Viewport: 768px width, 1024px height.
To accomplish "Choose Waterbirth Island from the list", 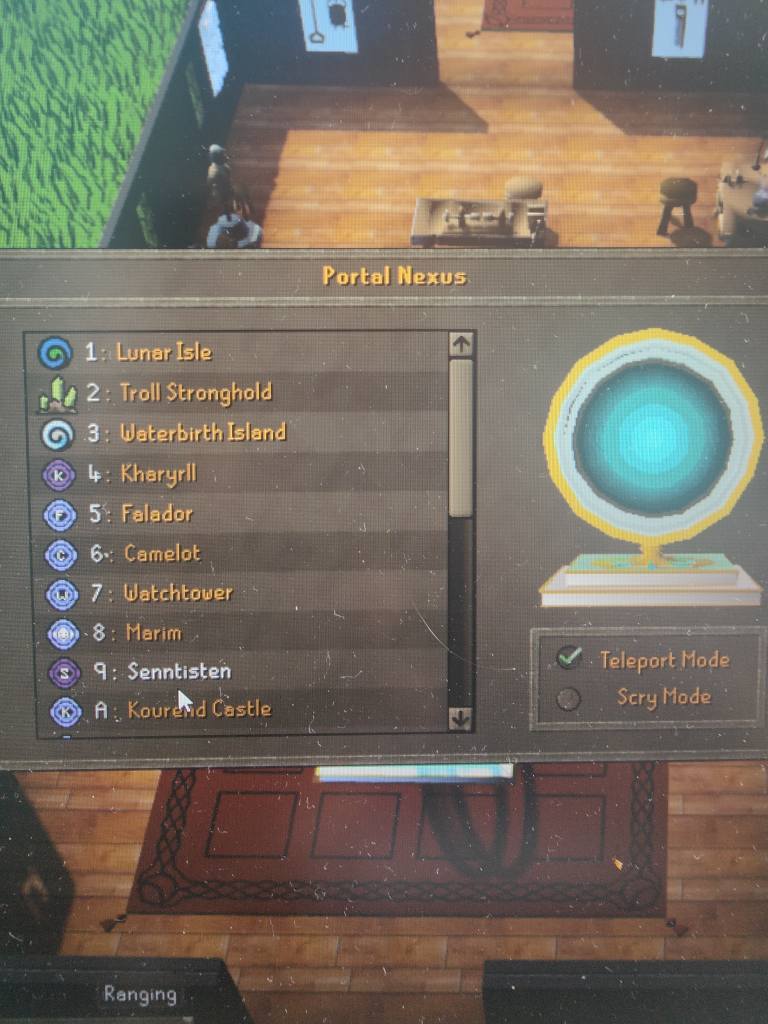I will tap(202, 433).
